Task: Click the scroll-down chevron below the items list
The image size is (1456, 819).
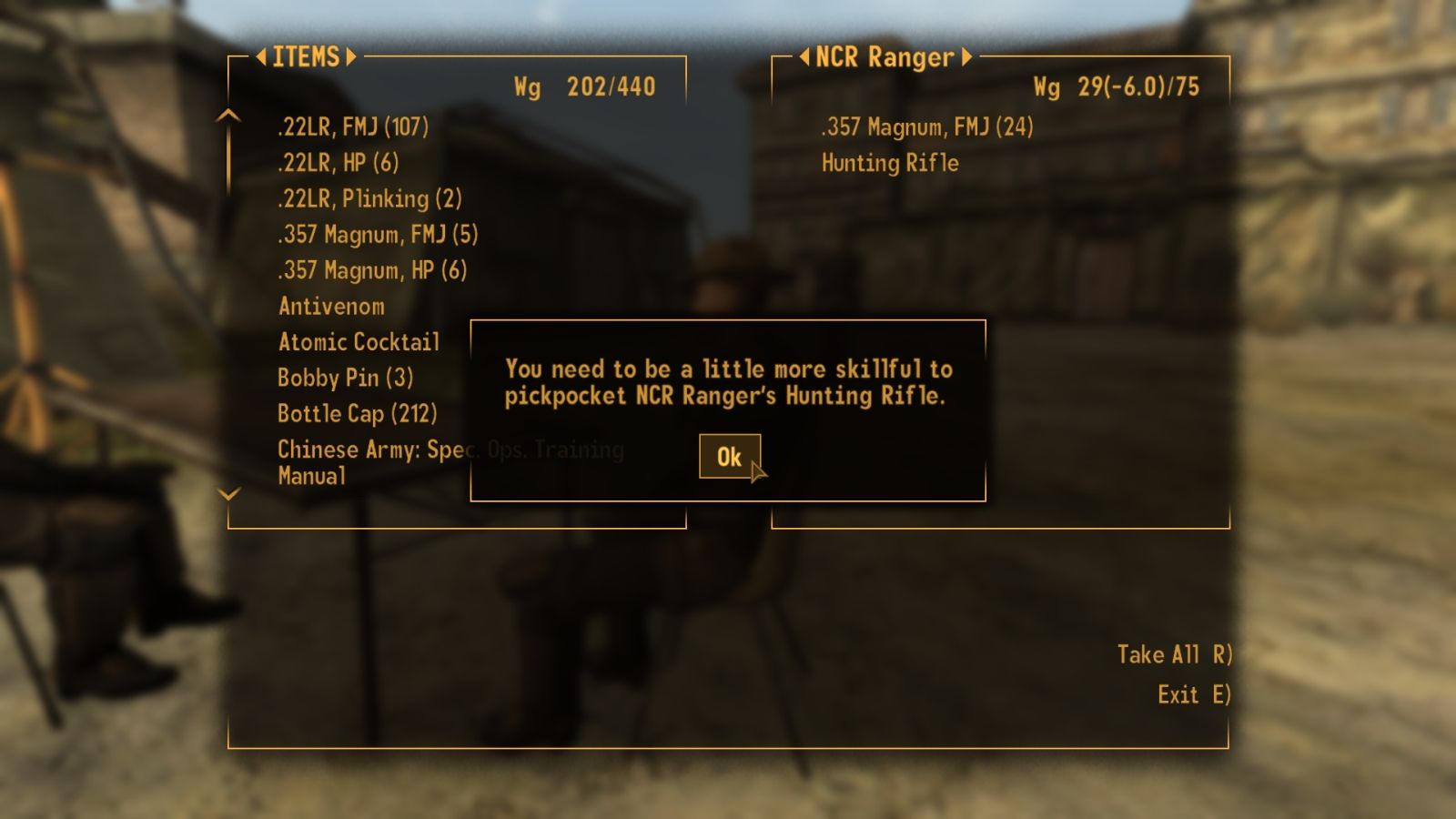Action: [x=227, y=496]
